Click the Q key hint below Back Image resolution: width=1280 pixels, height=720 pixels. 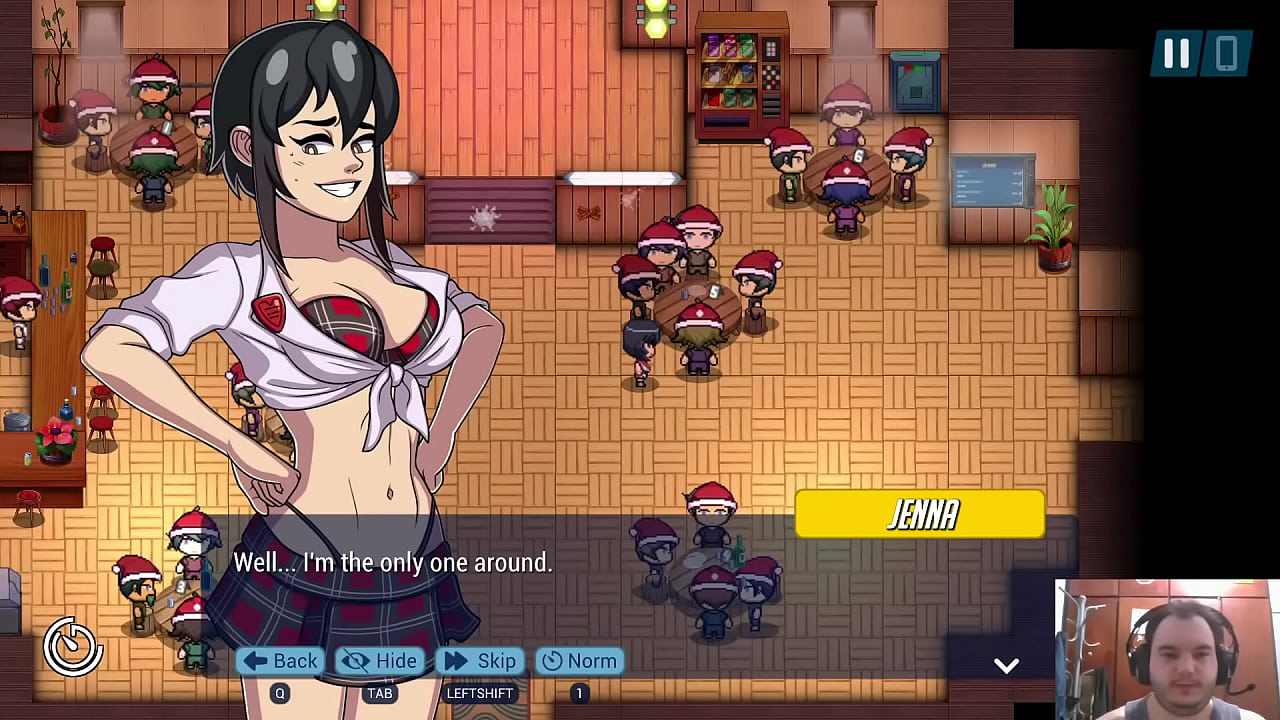point(280,693)
